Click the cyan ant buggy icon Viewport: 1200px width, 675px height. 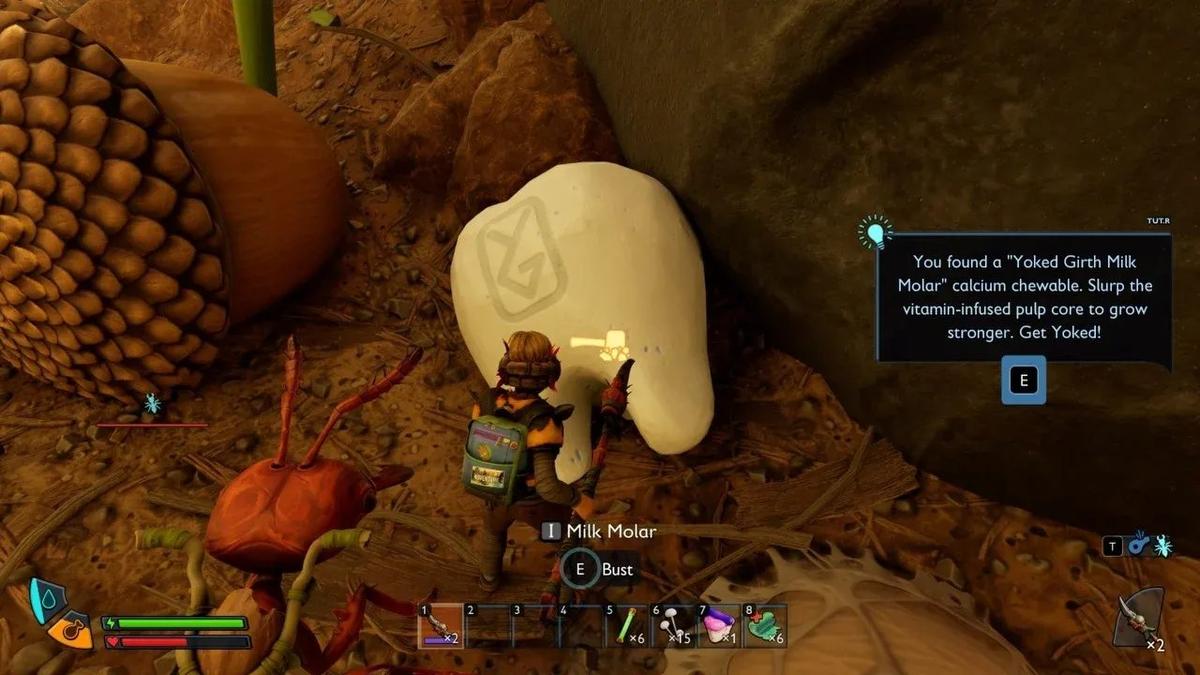1162,546
